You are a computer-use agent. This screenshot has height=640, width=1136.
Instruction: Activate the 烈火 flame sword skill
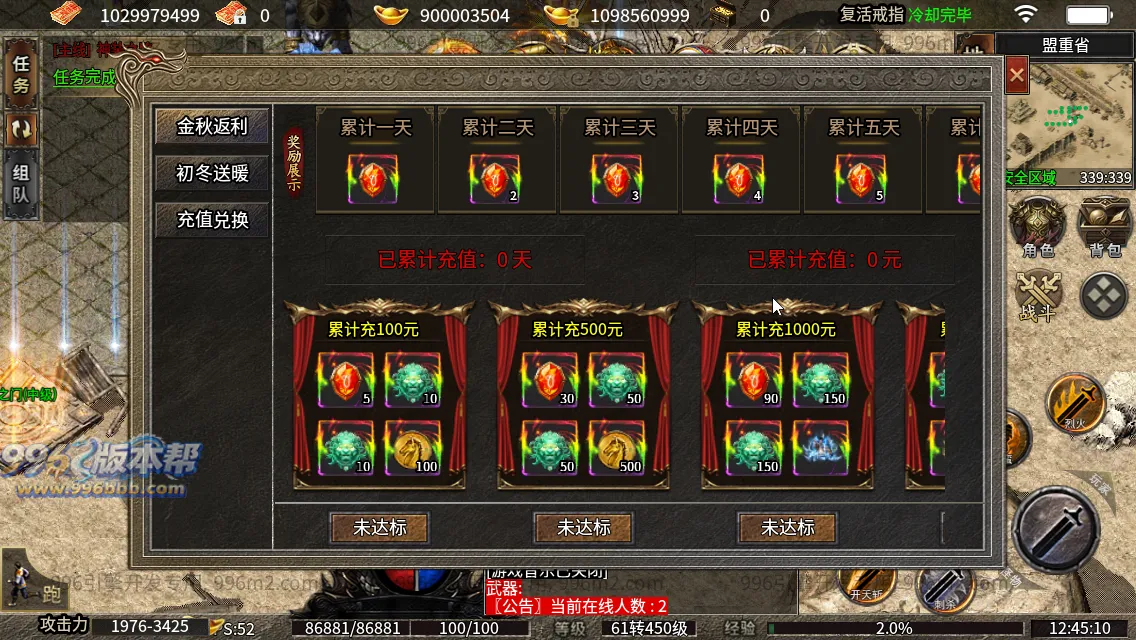(1075, 401)
